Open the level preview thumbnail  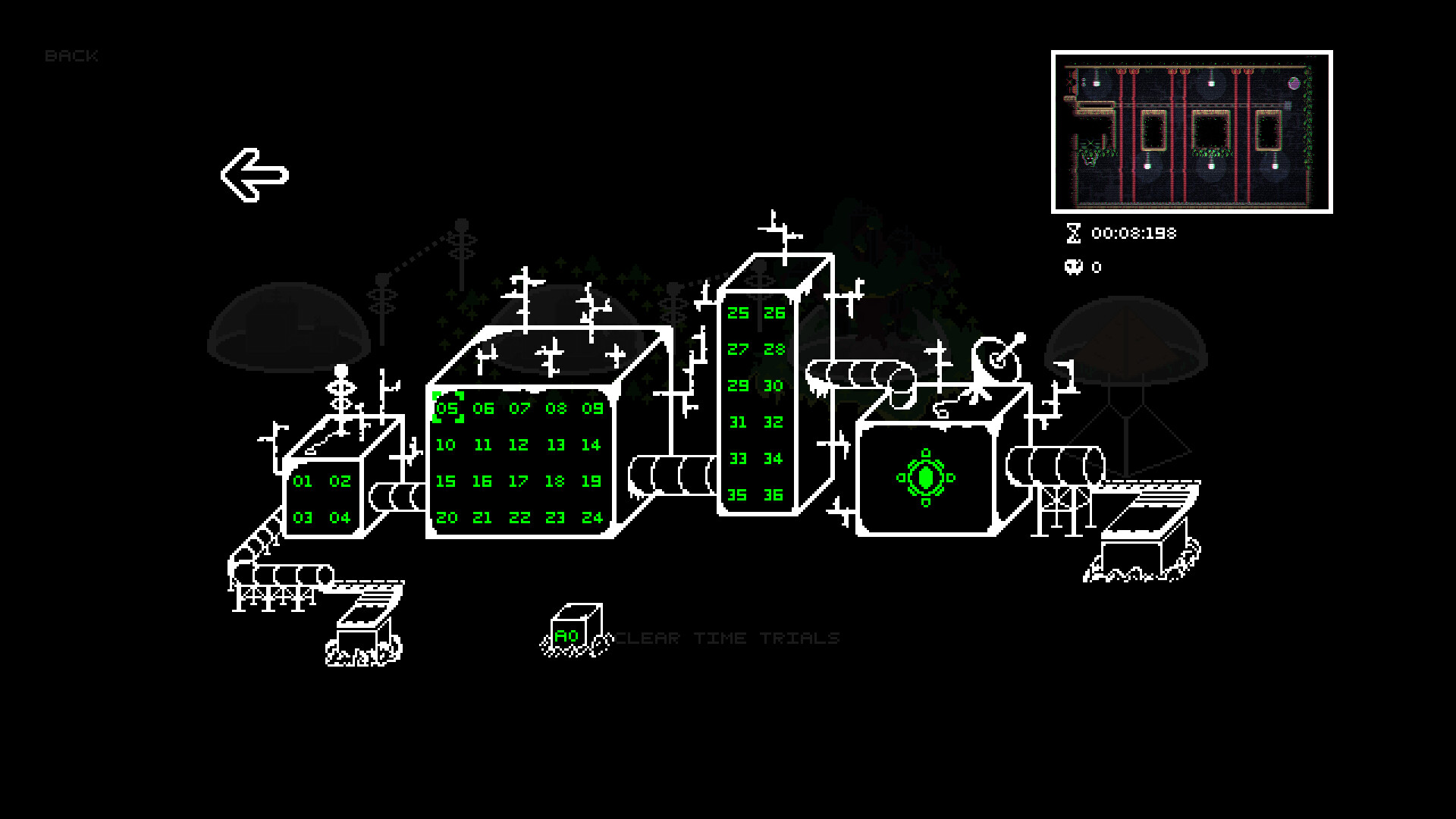pyautogui.click(x=1190, y=132)
